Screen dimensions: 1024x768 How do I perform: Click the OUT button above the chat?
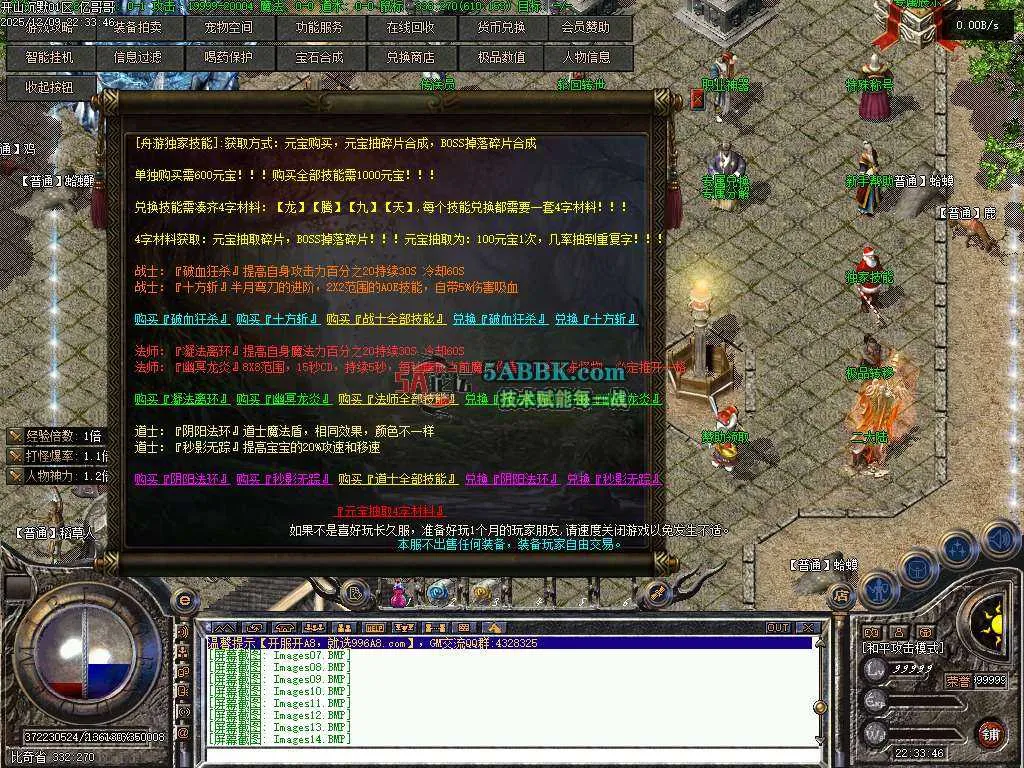pos(778,628)
